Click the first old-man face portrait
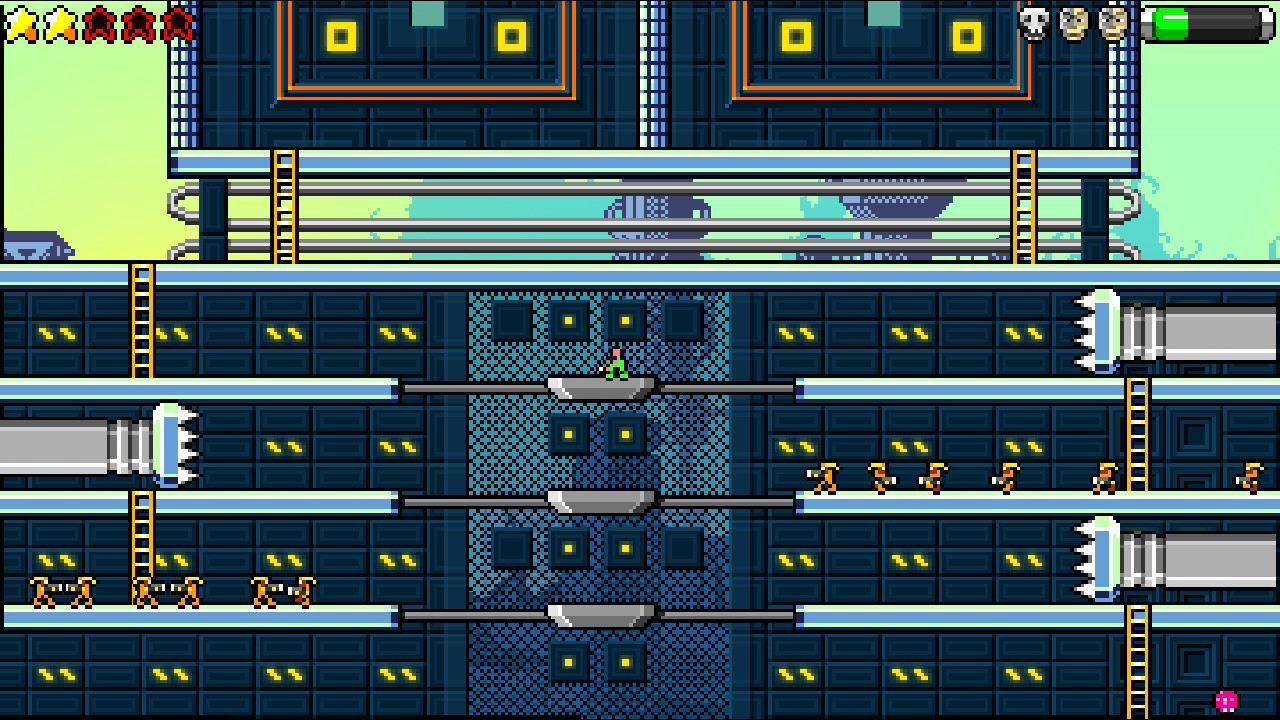The width and height of the screenshot is (1280, 720). (x=1070, y=22)
